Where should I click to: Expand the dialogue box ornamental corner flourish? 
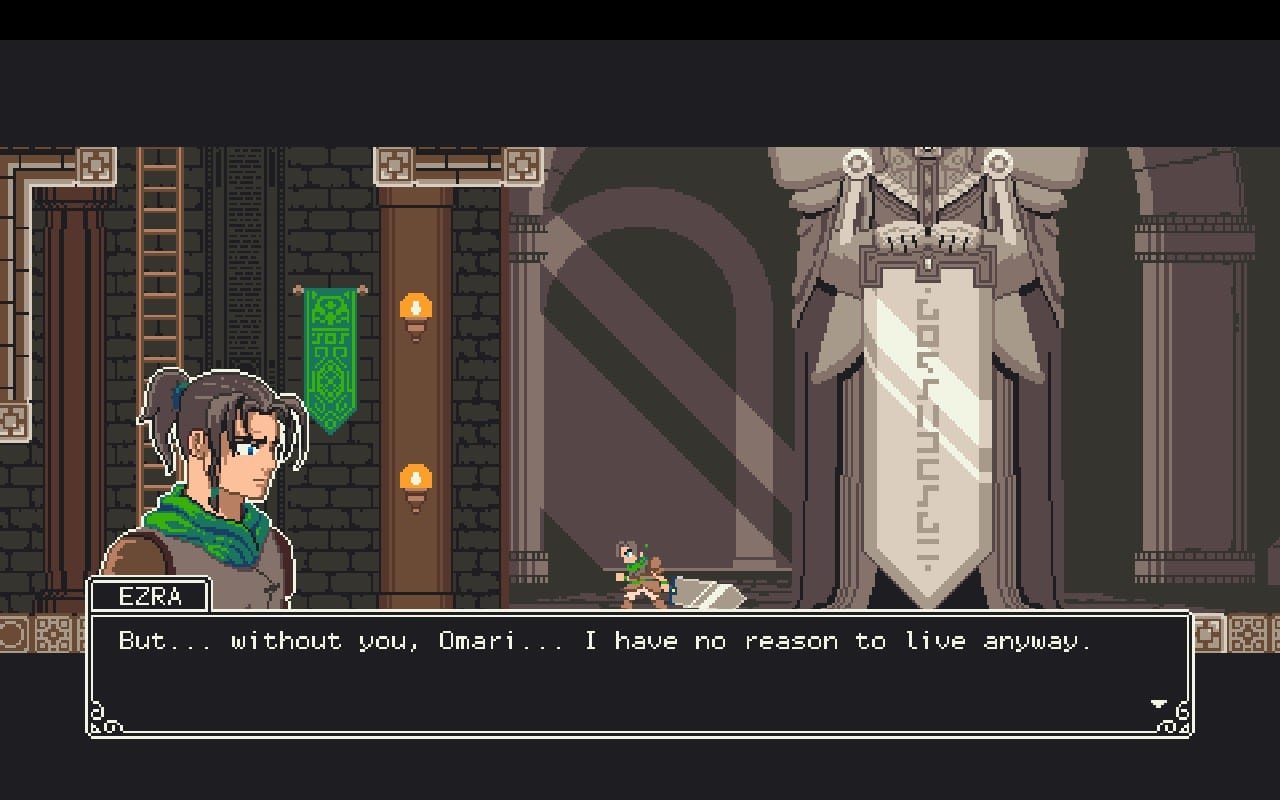pyautogui.click(x=100, y=717)
